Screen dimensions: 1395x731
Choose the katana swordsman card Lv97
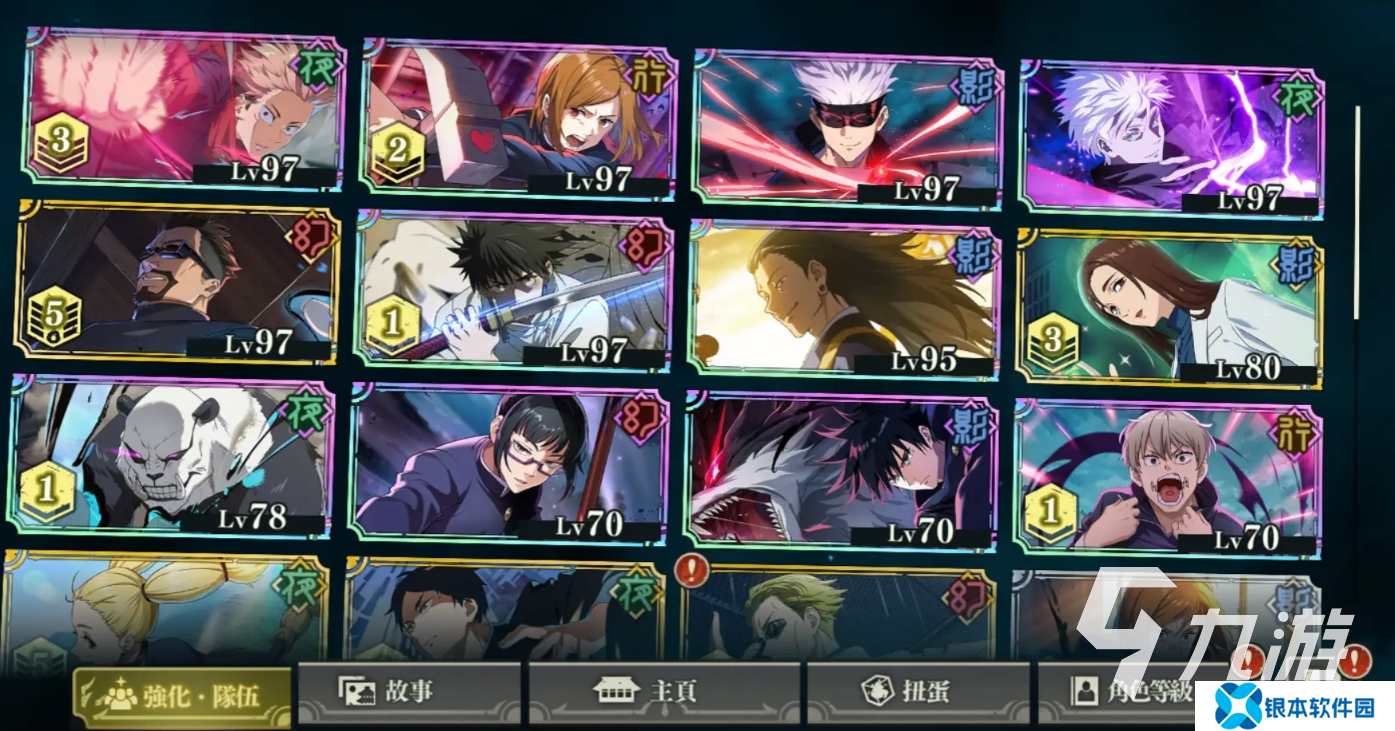(513, 290)
